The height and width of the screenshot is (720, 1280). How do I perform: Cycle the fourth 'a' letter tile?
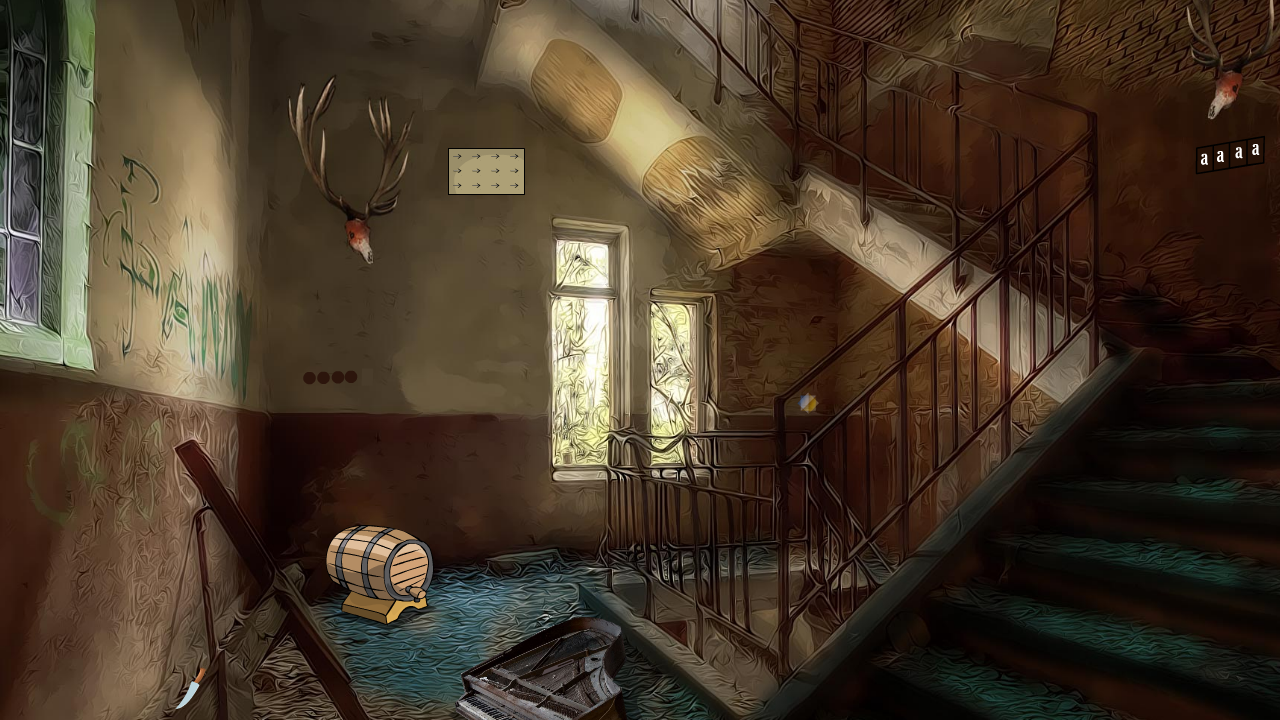(x=1253, y=153)
